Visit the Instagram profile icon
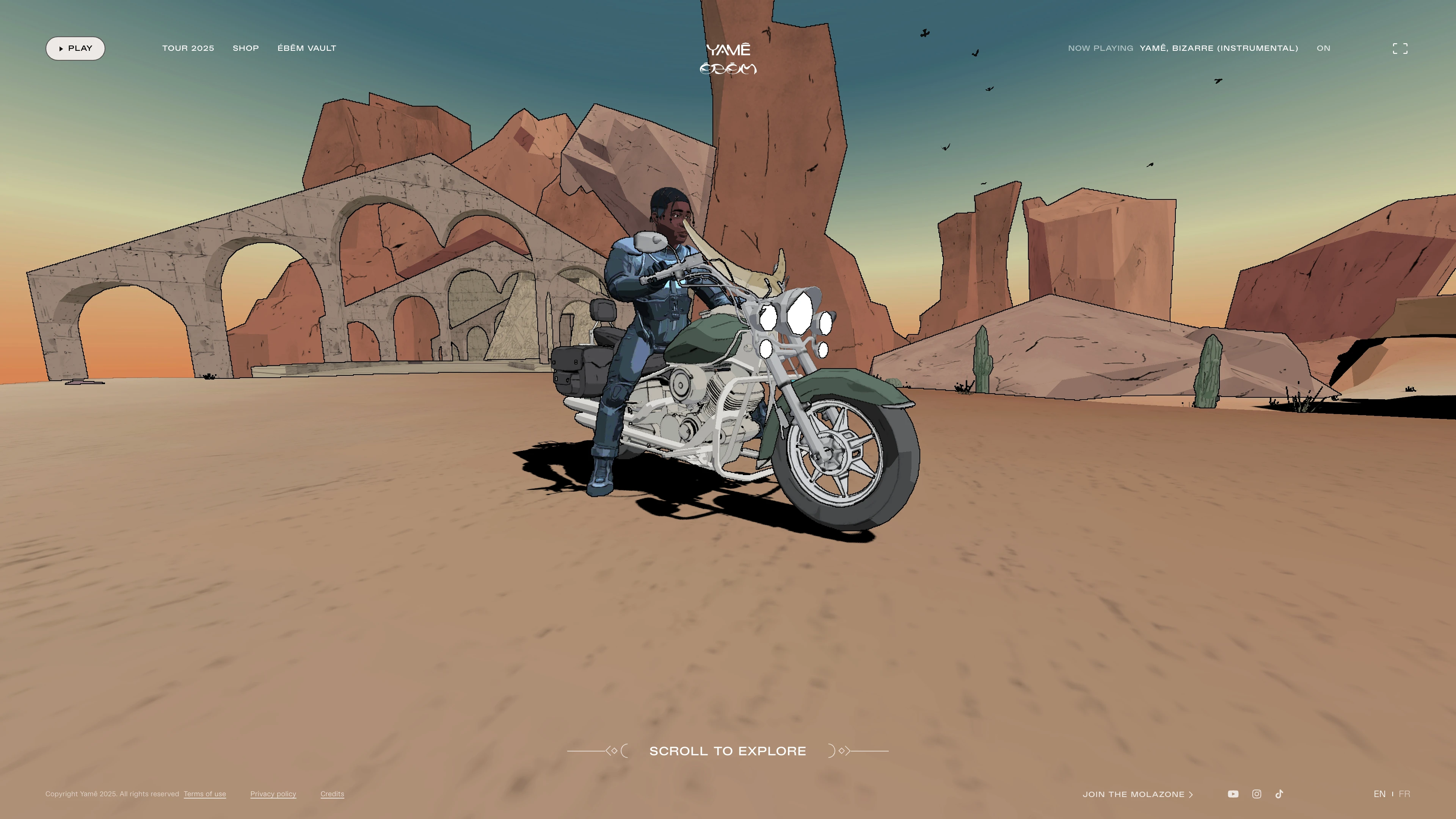1456x819 pixels. click(x=1257, y=794)
